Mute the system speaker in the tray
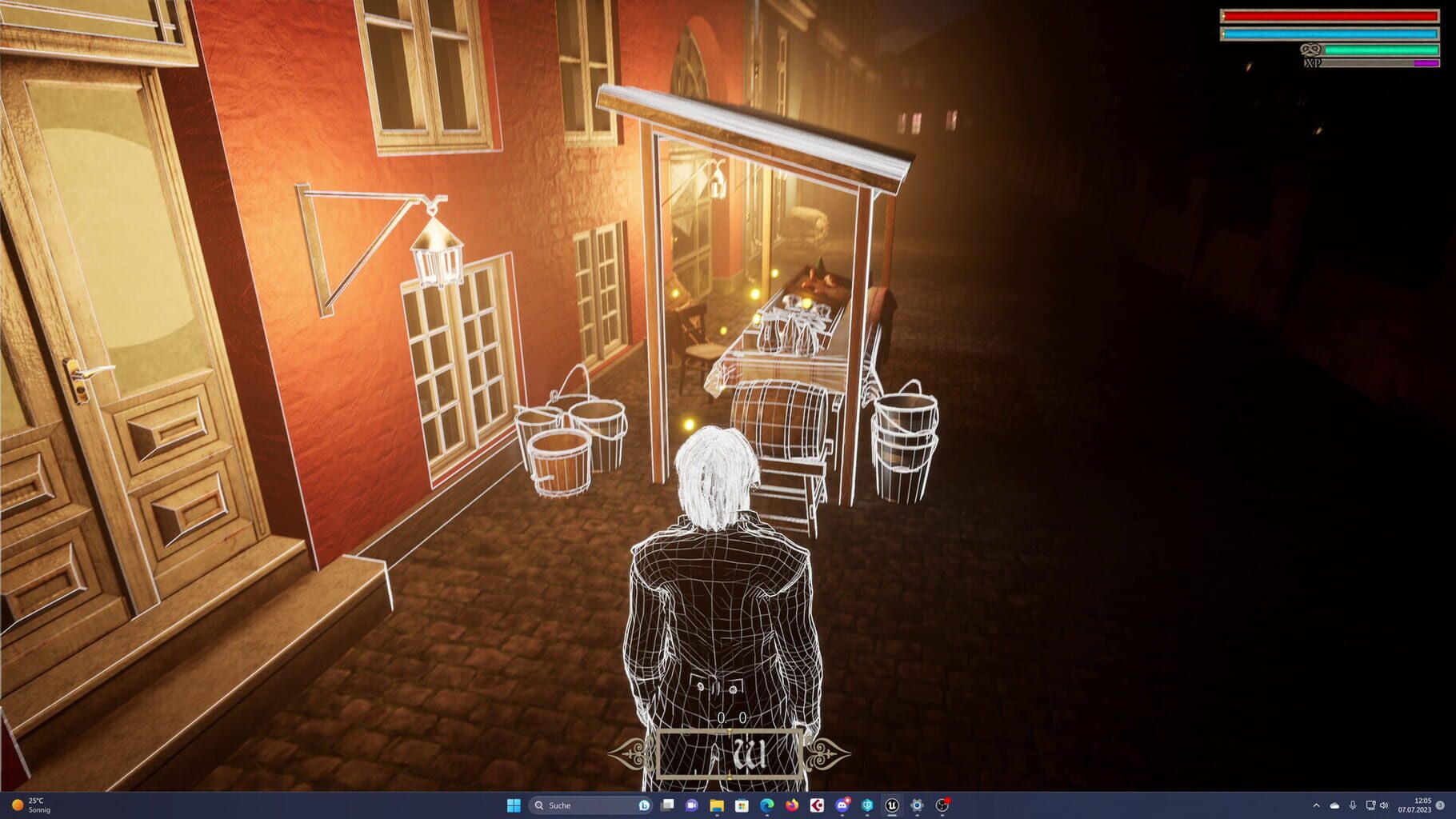 coord(1384,806)
